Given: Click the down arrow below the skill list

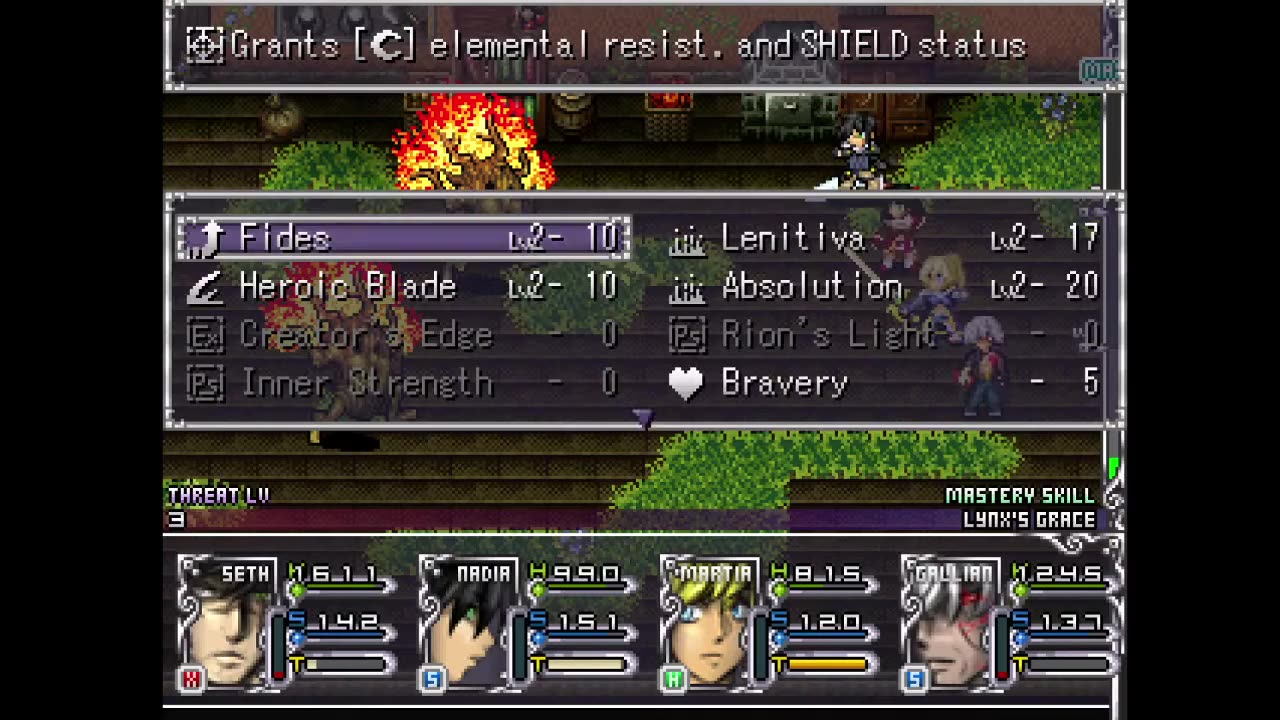Looking at the screenshot, I should click(x=643, y=419).
